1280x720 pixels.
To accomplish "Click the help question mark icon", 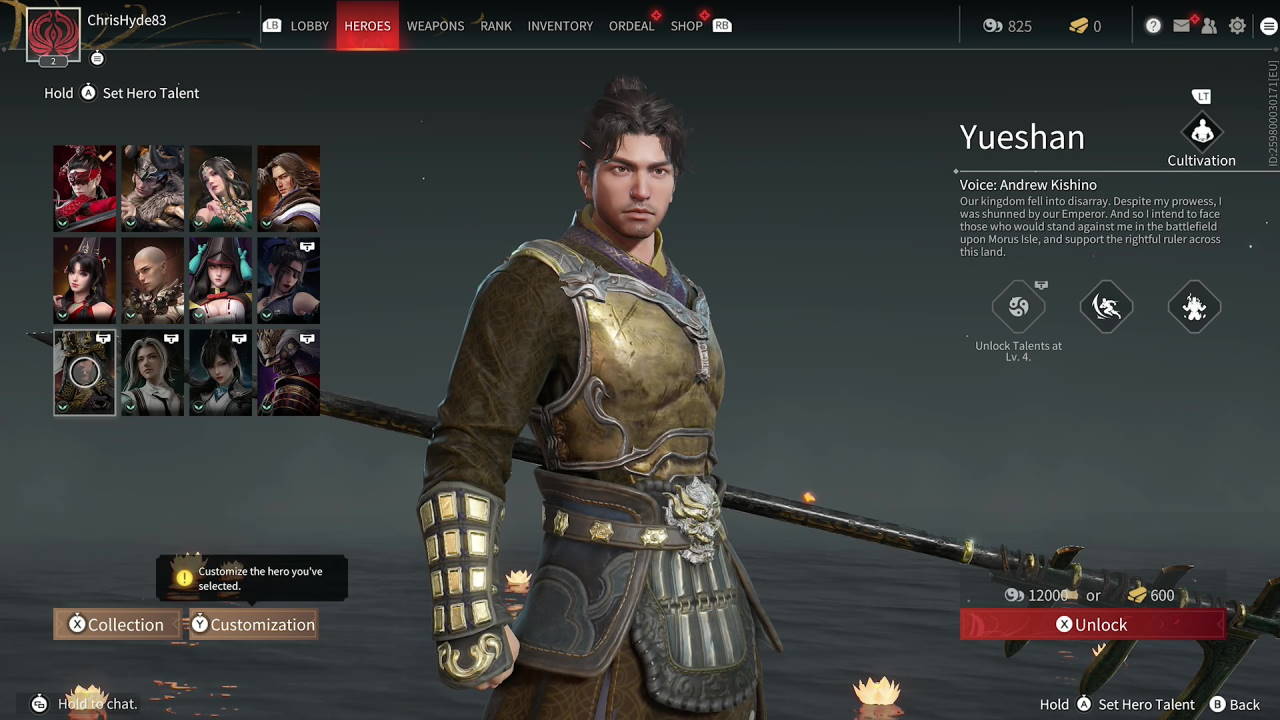I will point(1154,25).
